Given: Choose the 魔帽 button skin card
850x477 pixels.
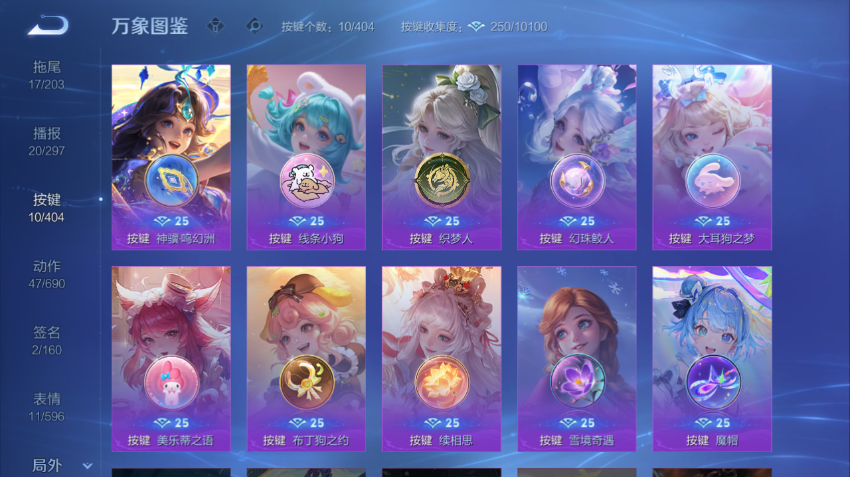Looking at the screenshot, I should pyautogui.click(x=711, y=358).
